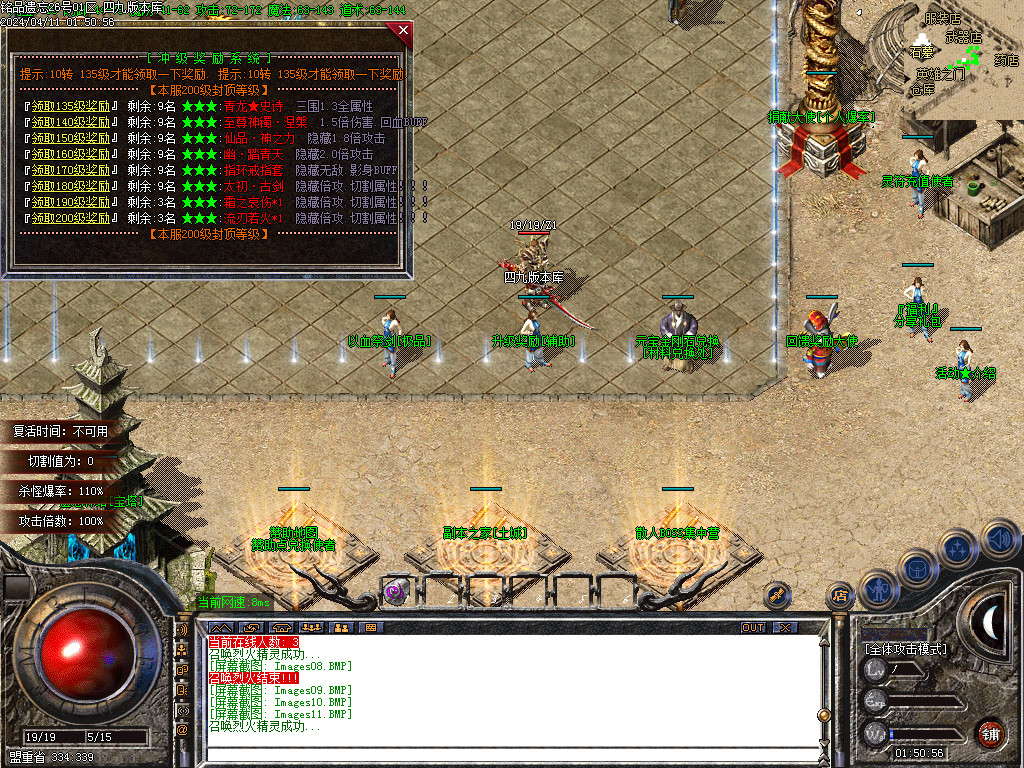
Task: Click the OUT button above the chat
Action: [x=752, y=627]
